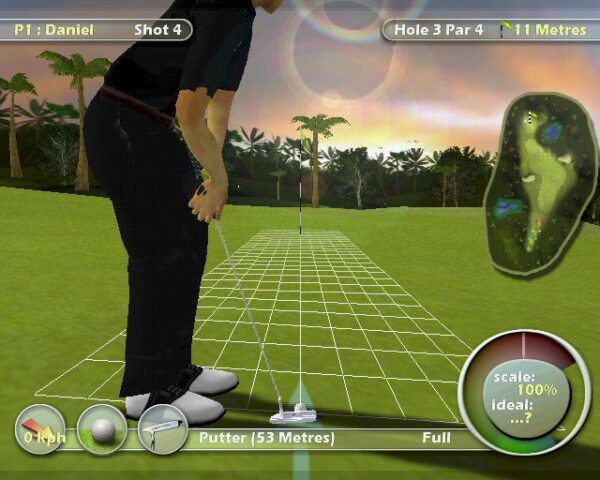
Task: Switch the Full shot type
Action: pos(436,438)
